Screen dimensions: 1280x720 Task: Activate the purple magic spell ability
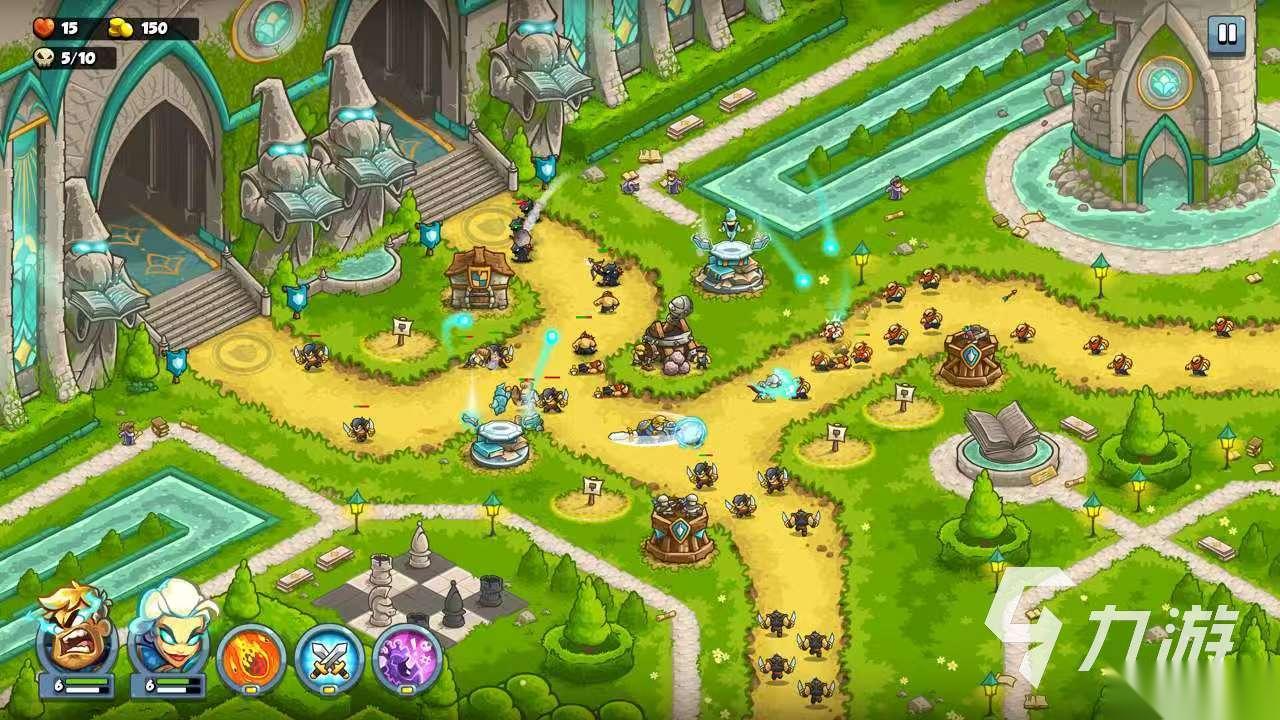click(407, 658)
